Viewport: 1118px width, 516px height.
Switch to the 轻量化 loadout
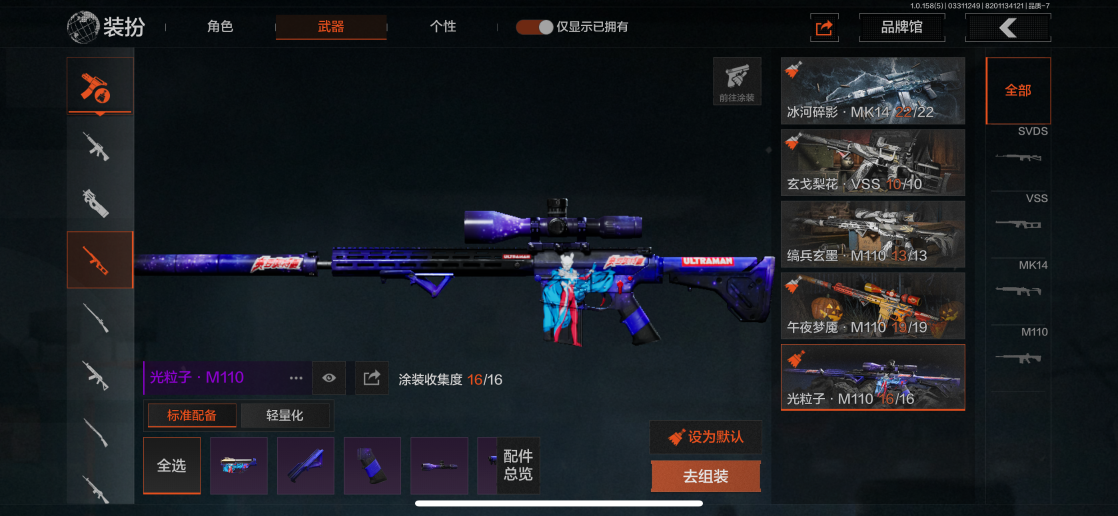tap(285, 415)
